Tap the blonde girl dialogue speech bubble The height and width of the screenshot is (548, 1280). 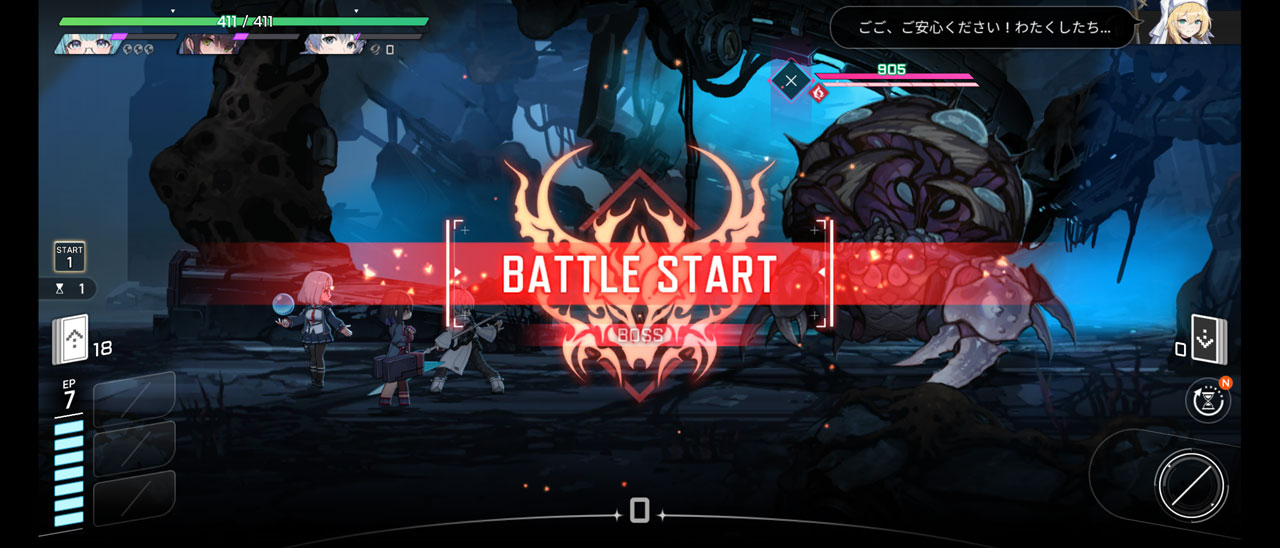tap(983, 28)
